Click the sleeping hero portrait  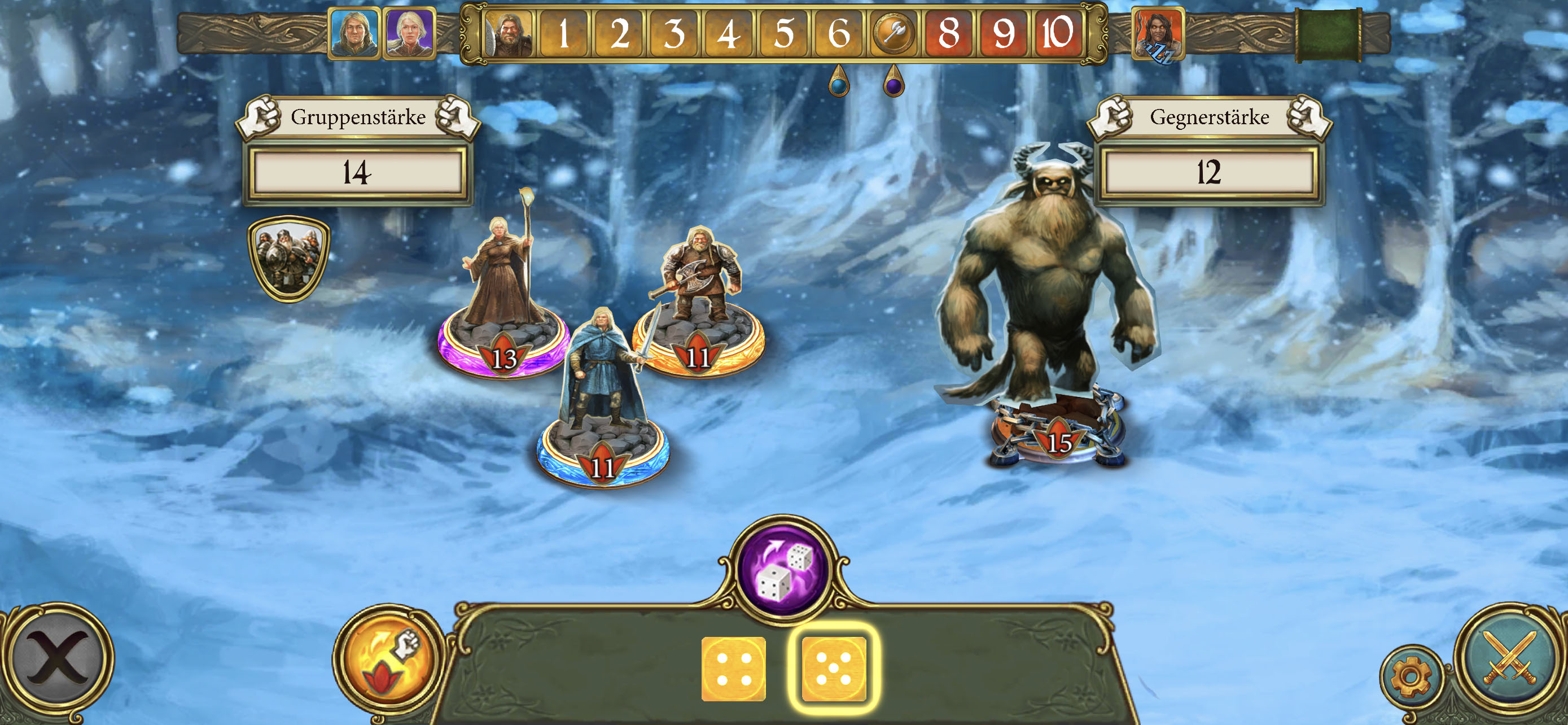(x=1157, y=34)
